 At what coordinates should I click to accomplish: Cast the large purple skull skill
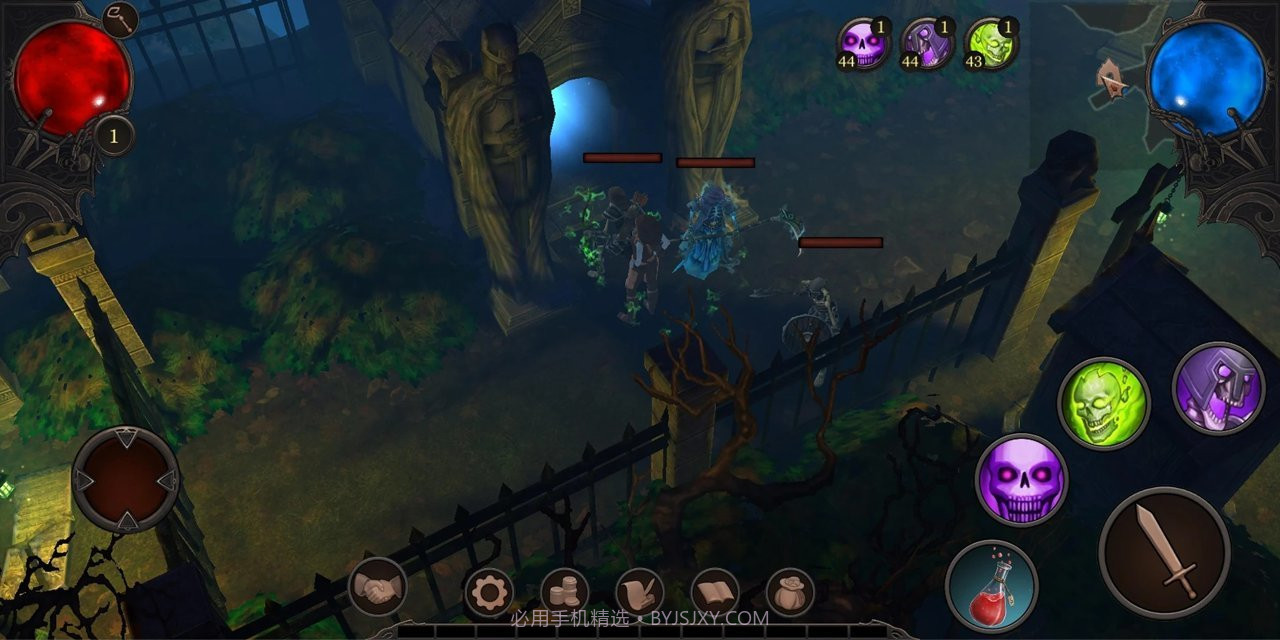point(1021,480)
